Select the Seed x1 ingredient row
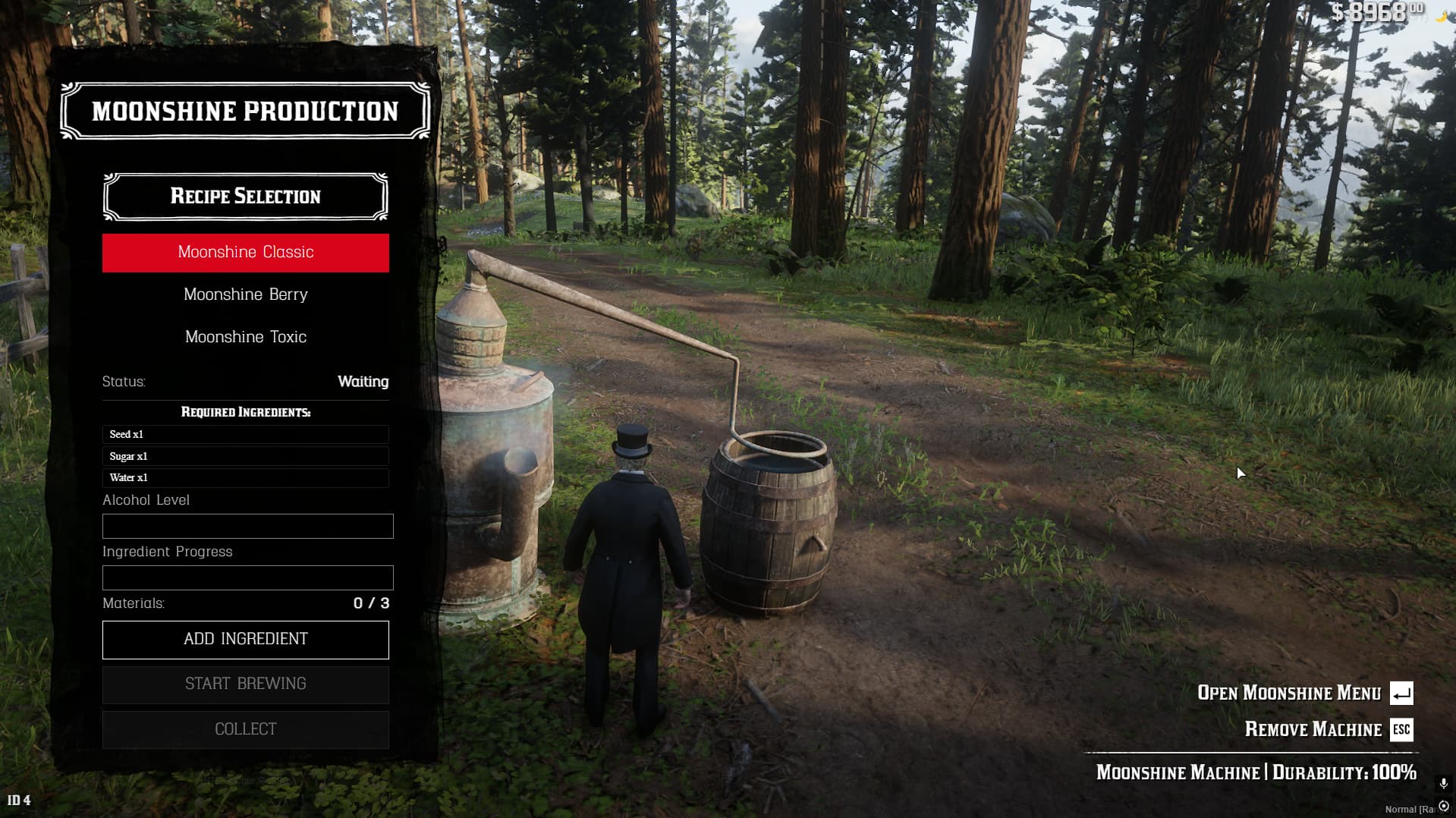This screenshot has width=1456, height=818. click(245, 435)
